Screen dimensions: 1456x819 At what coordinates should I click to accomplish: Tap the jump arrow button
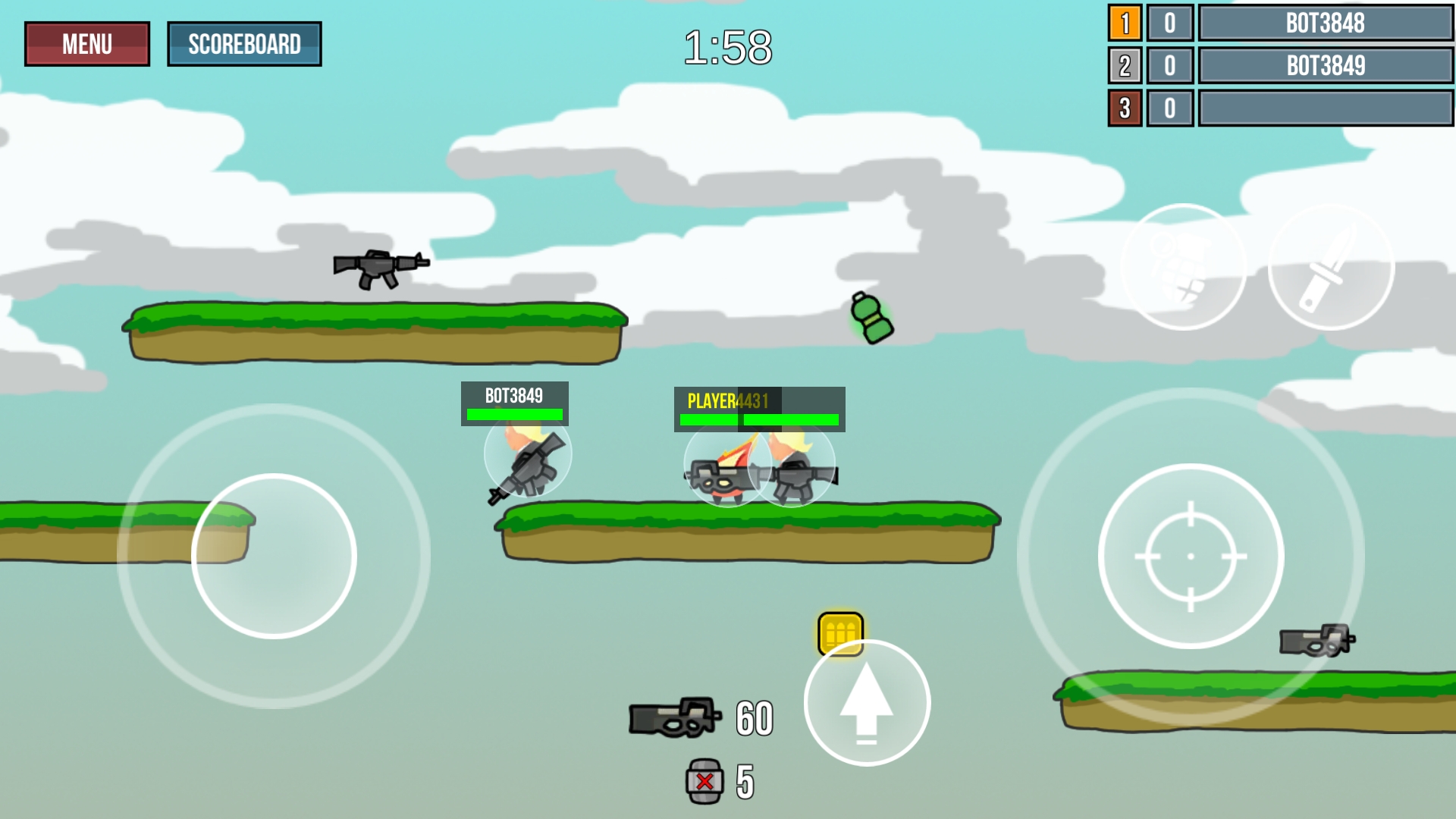[x=867, y=703]
